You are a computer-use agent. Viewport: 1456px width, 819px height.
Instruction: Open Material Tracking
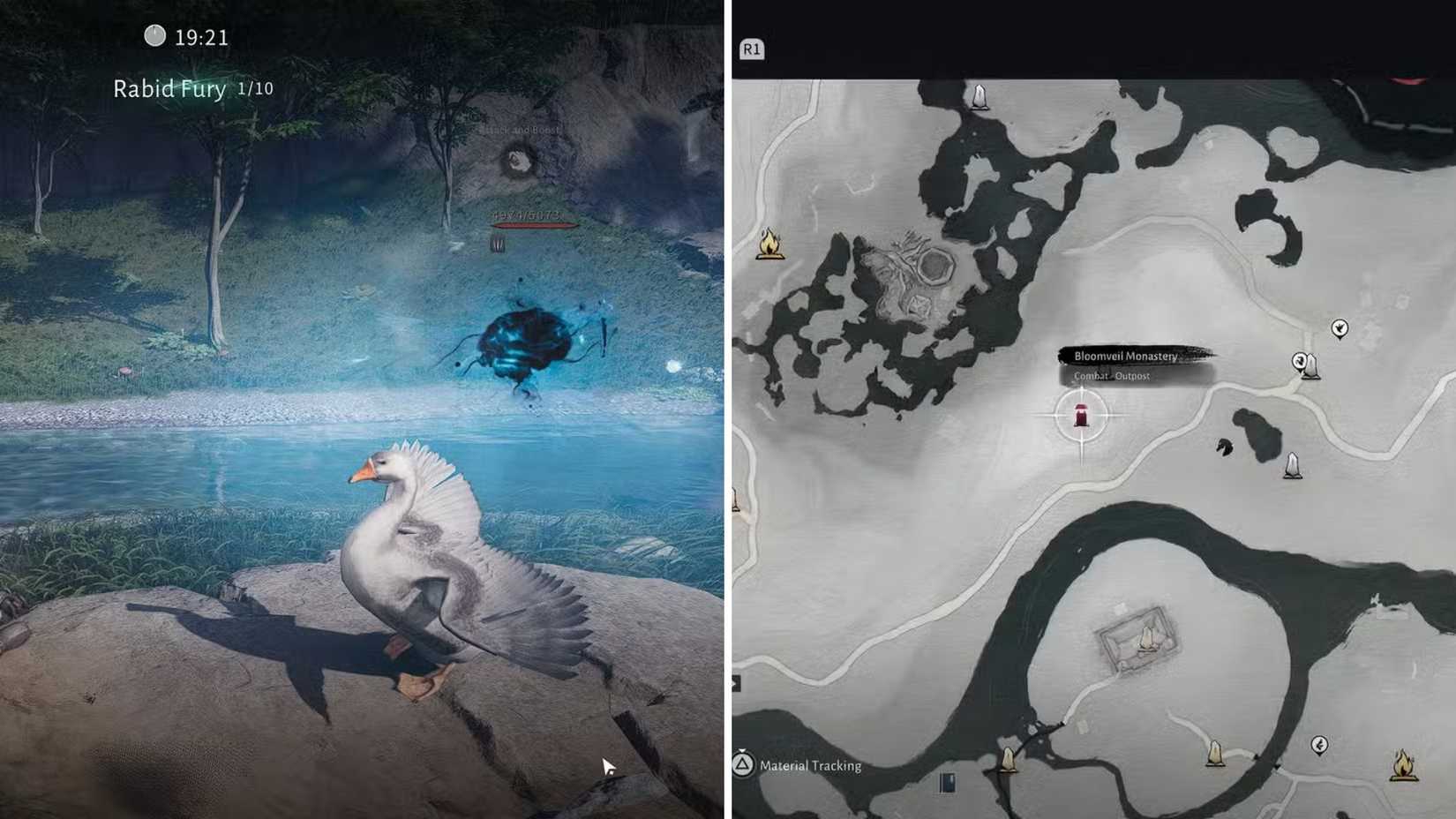tap(812, 765)
